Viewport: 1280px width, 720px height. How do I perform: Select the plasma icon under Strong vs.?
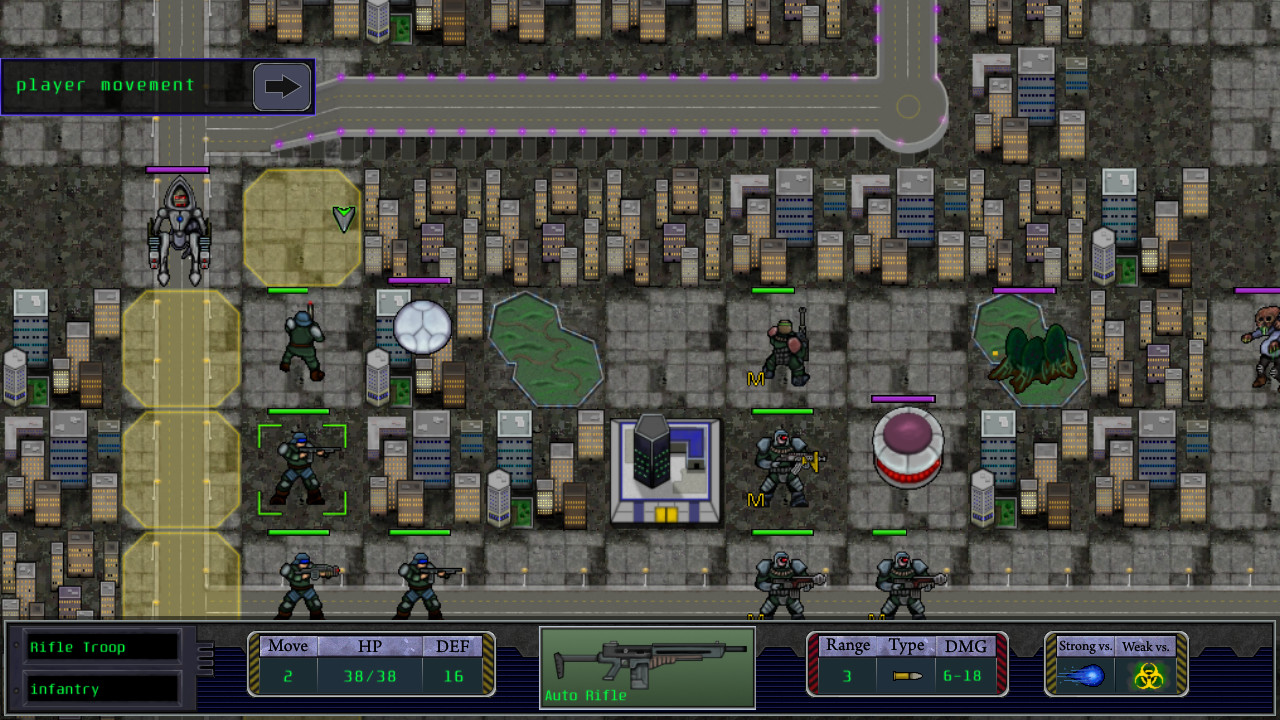click(x=1083, y=675)
